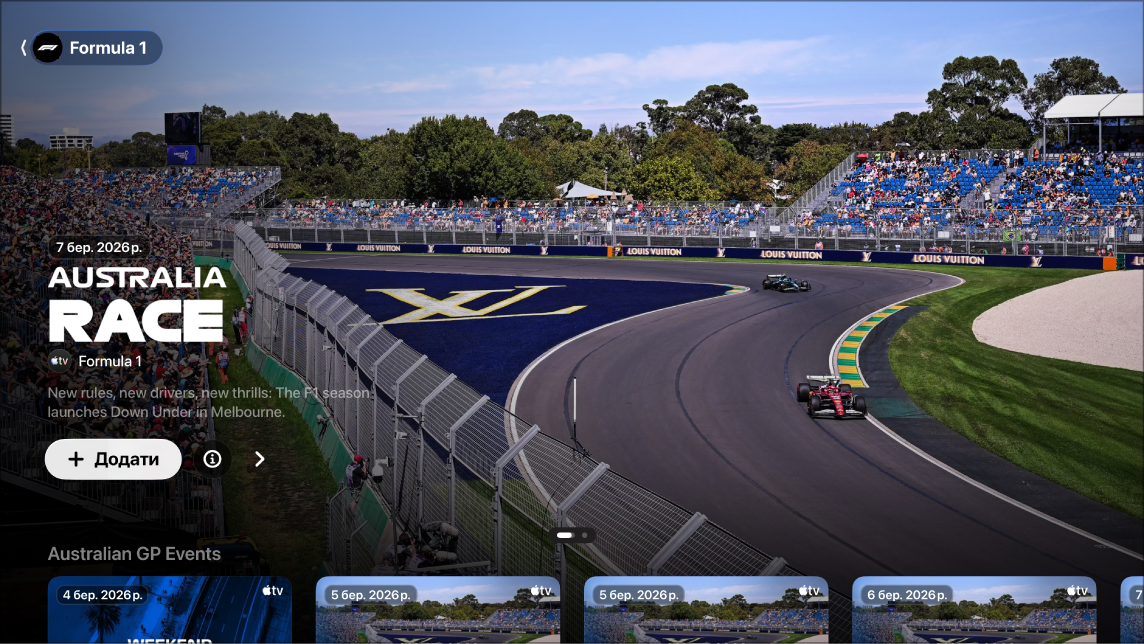Screen dimensions: 1144x644
Task: Go back to the Formula 1 page
Action: pos(90,48)
